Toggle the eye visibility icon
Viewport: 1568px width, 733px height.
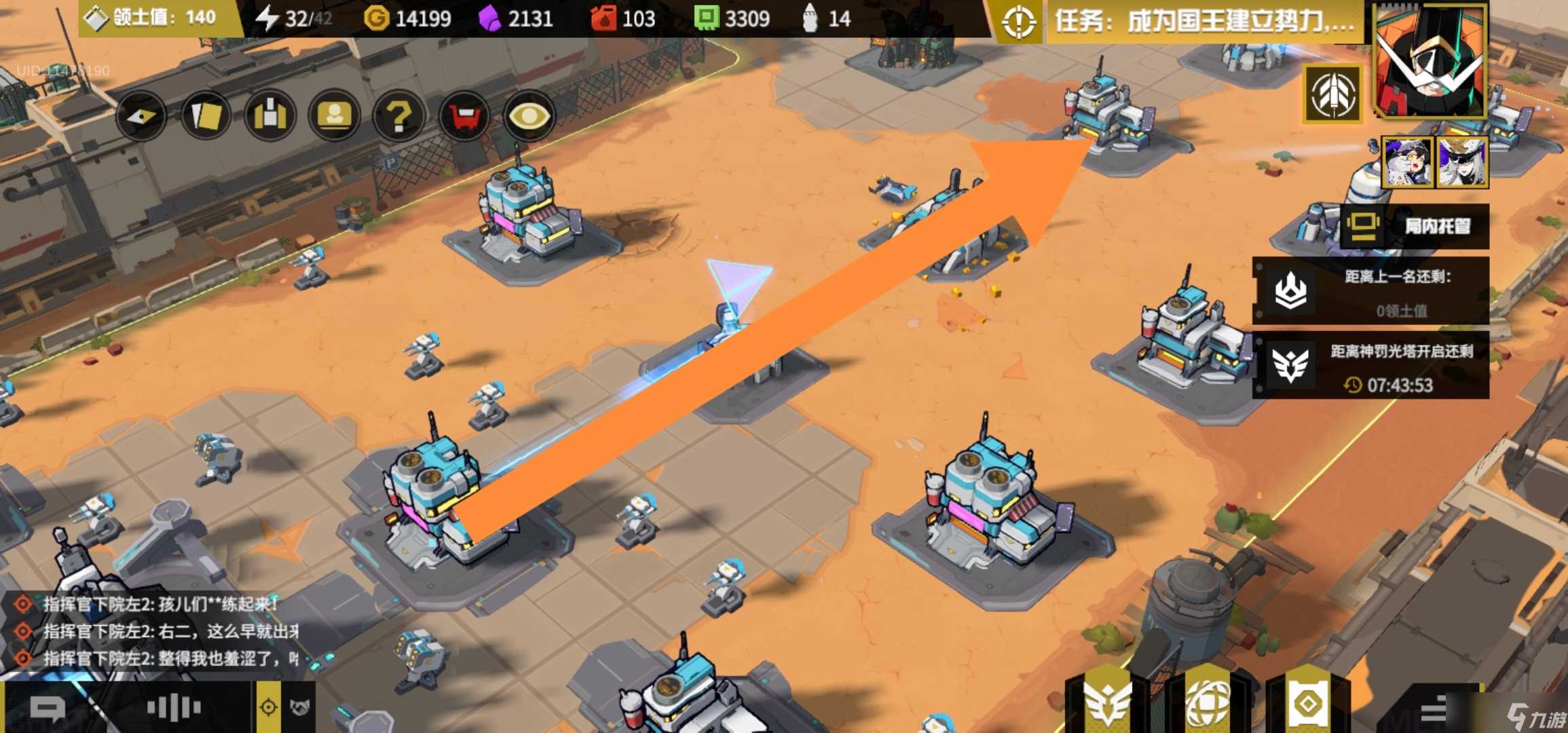(x=529, y=117)
